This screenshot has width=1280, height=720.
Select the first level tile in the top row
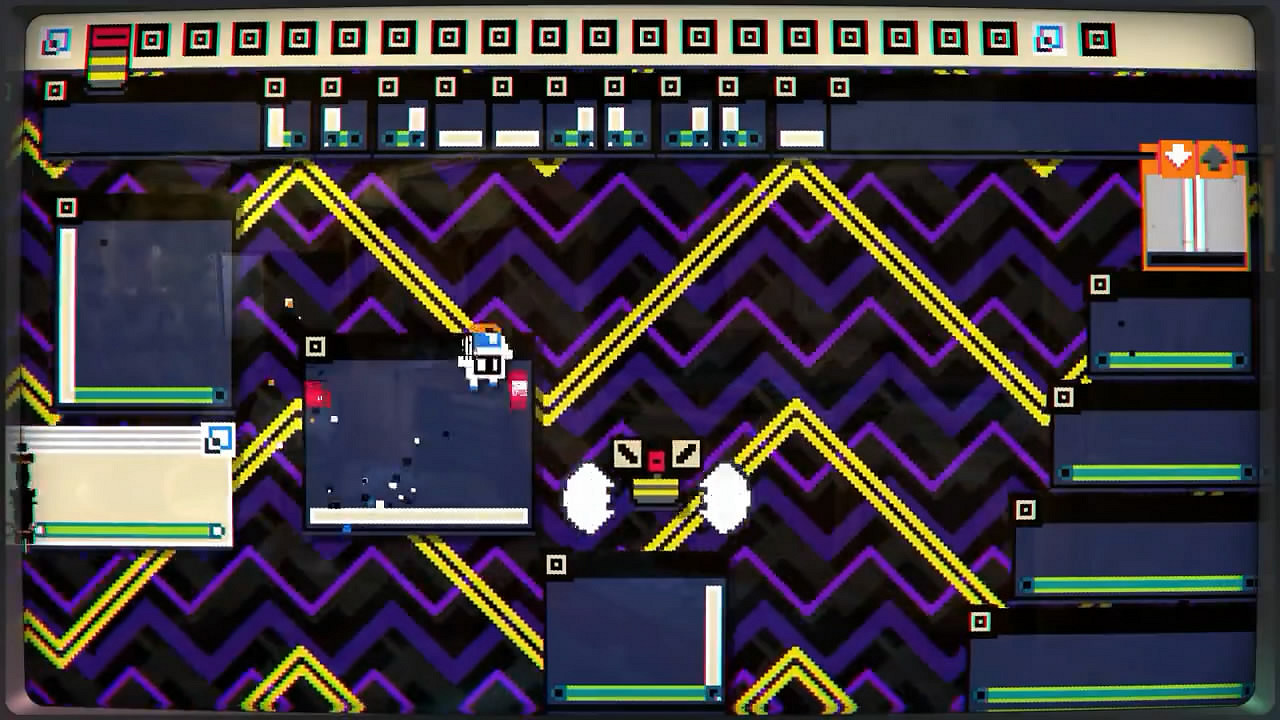pos(150,40)
